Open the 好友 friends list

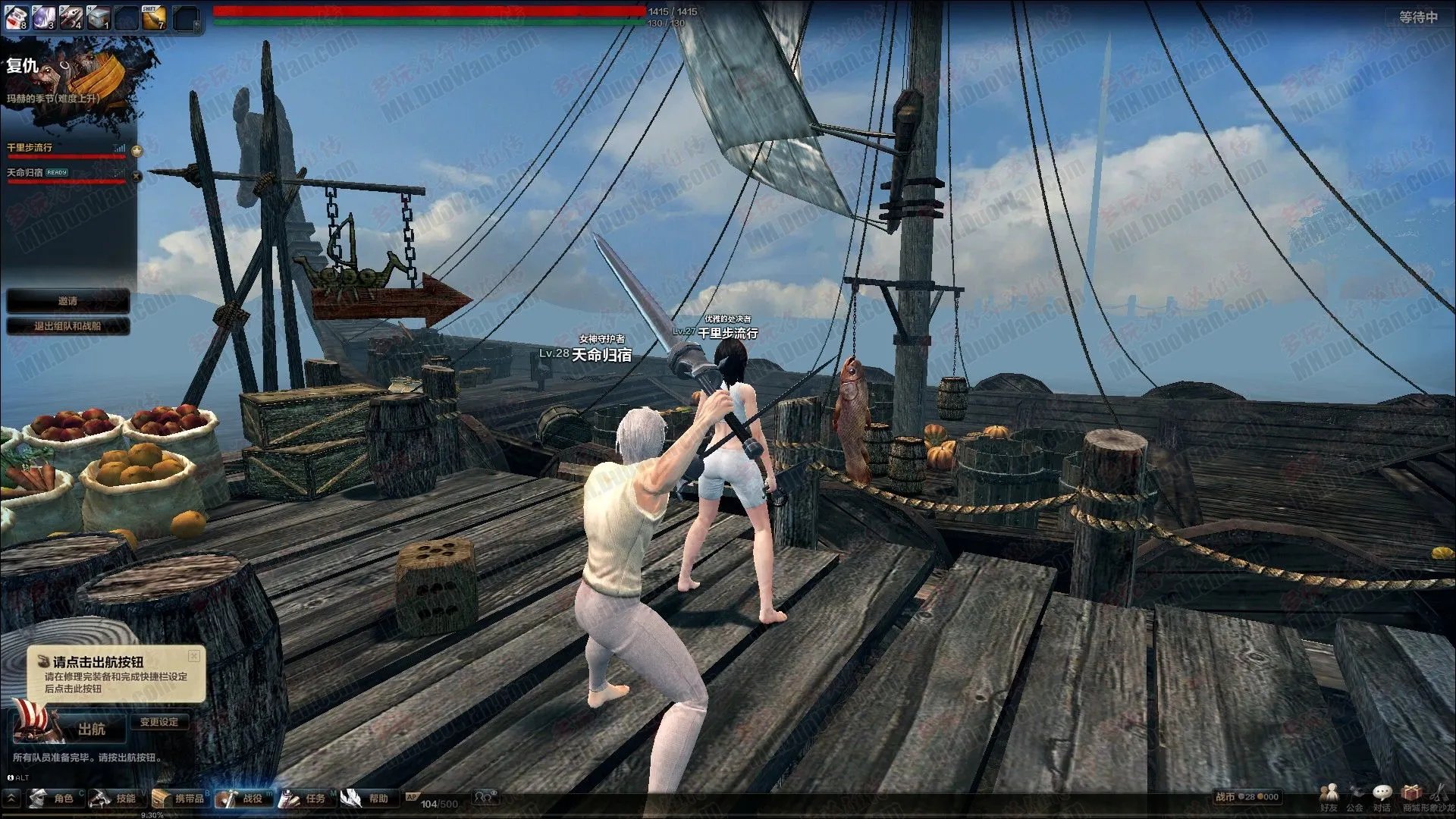pyautogui.click(x=1329, y=796)
